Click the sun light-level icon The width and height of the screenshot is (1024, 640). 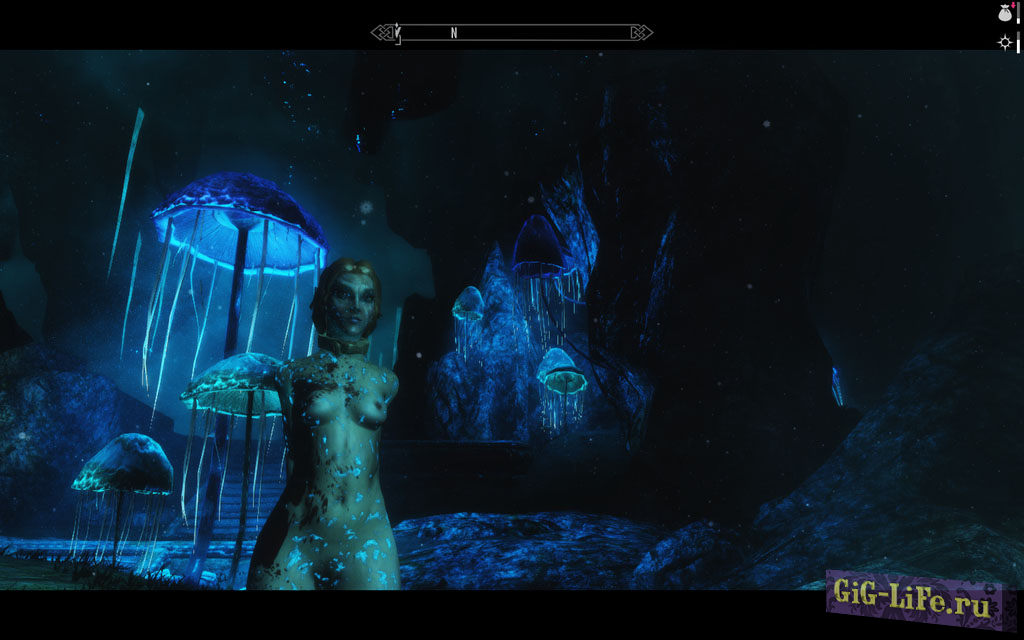1004,42
